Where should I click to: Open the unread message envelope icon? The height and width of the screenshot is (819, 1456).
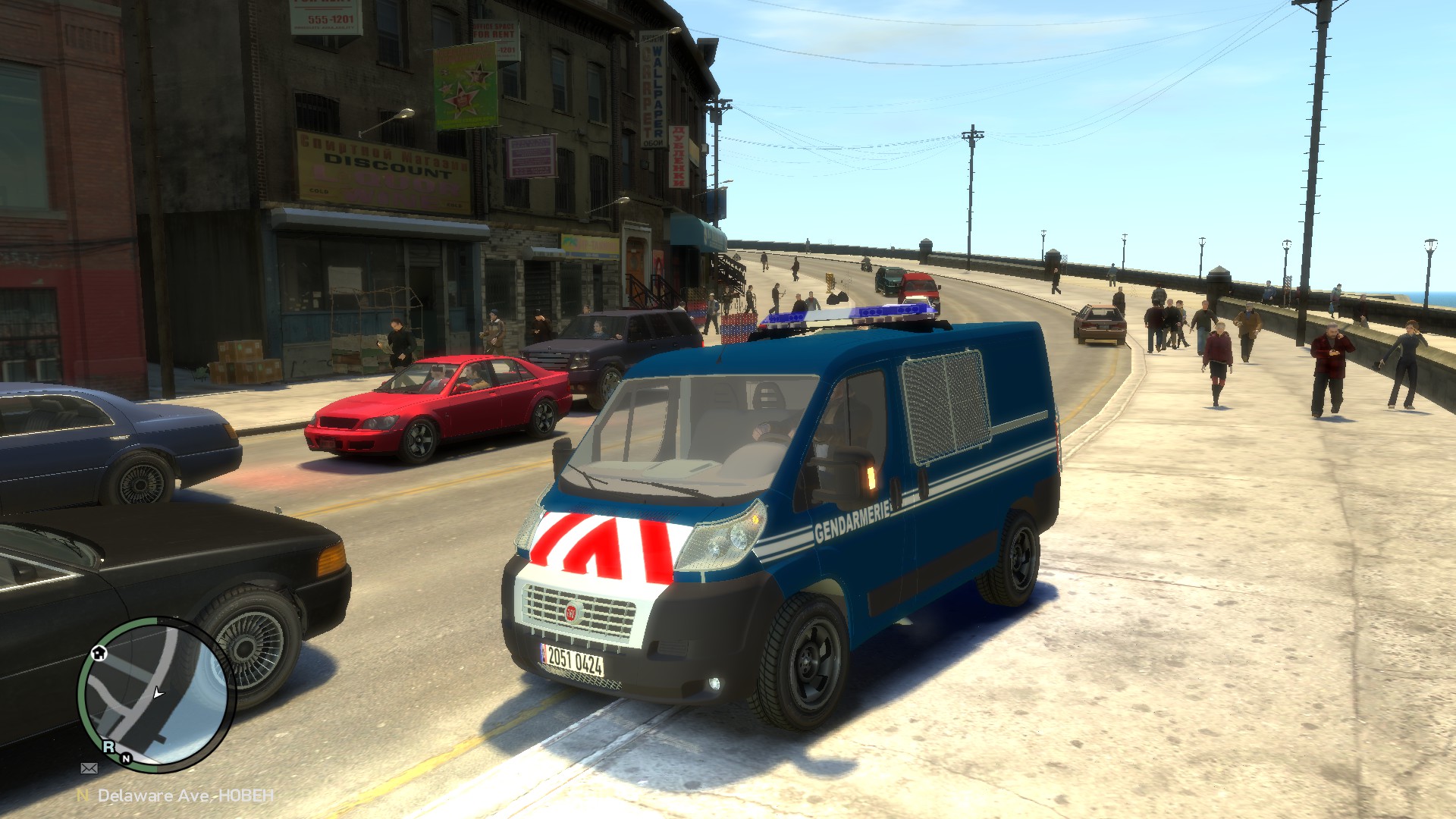click(x=89, y=768)
